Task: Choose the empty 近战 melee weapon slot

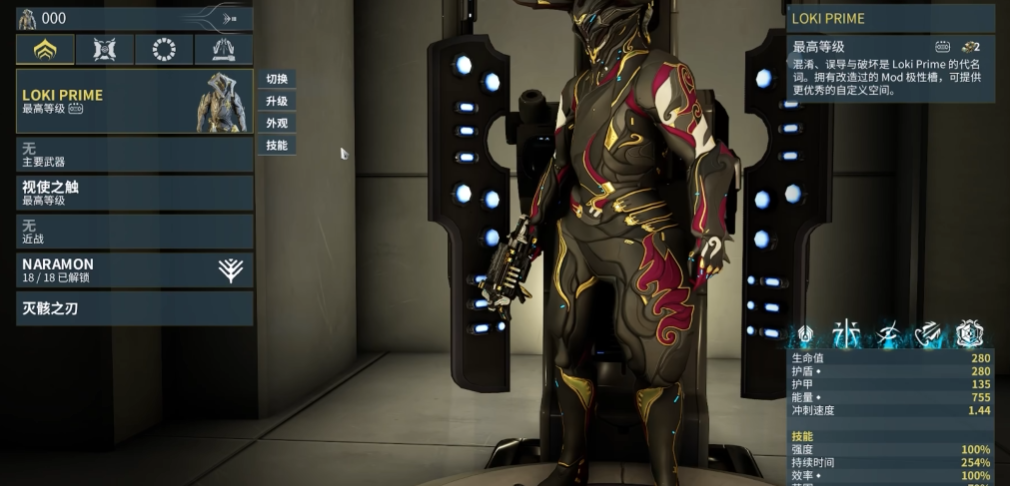Action: (134, 232)
